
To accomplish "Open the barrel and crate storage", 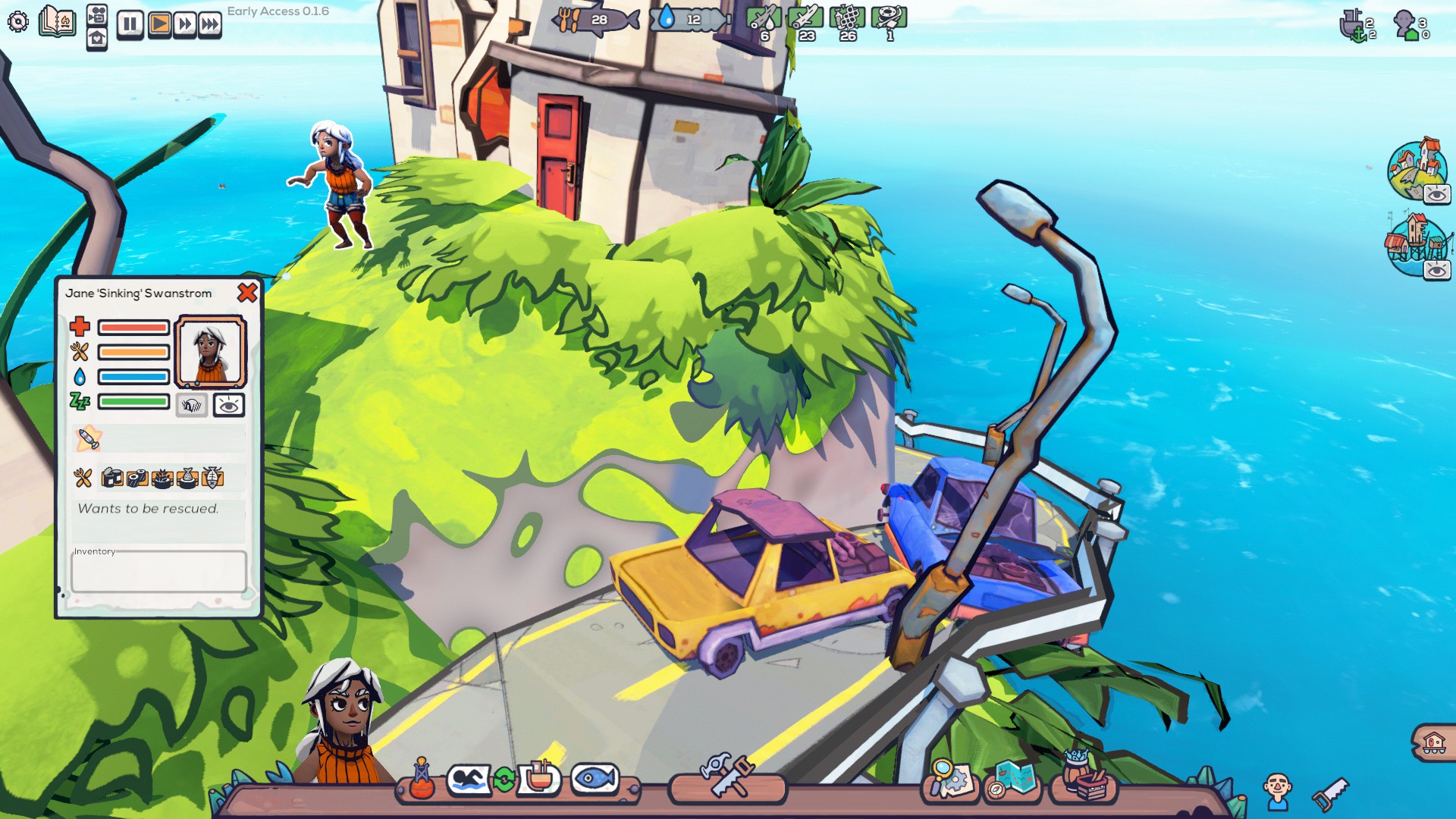I will [x=1084, y=778].
